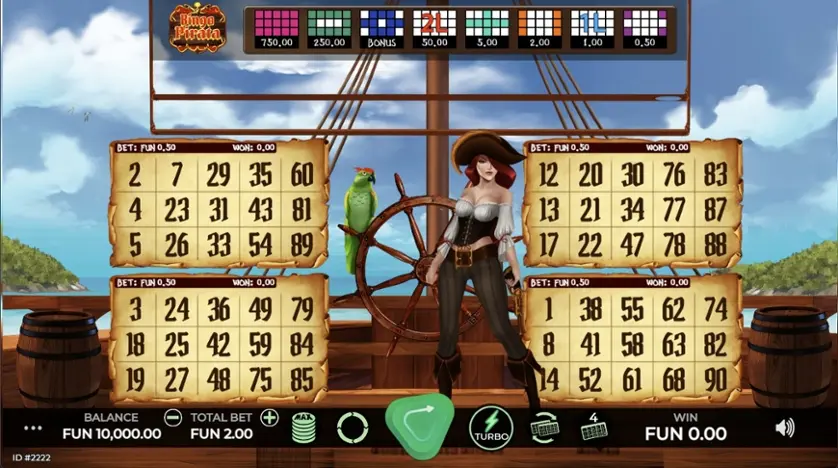View the 750,00 full-card pattern prize
This screenshot has height=468, width=838.
tap(276, 28)
